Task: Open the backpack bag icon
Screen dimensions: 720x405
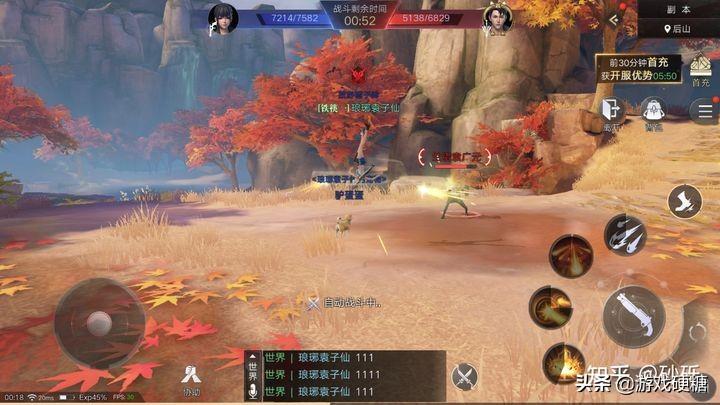Action: 653,112
